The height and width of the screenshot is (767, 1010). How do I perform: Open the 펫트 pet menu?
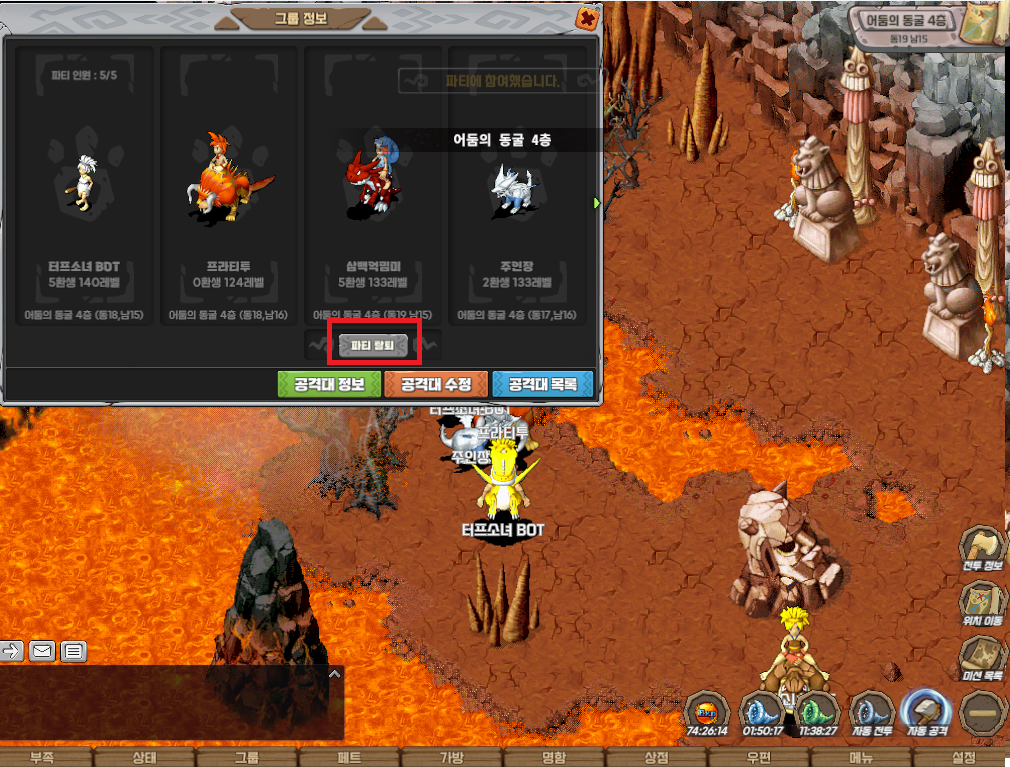pos(349,757)
